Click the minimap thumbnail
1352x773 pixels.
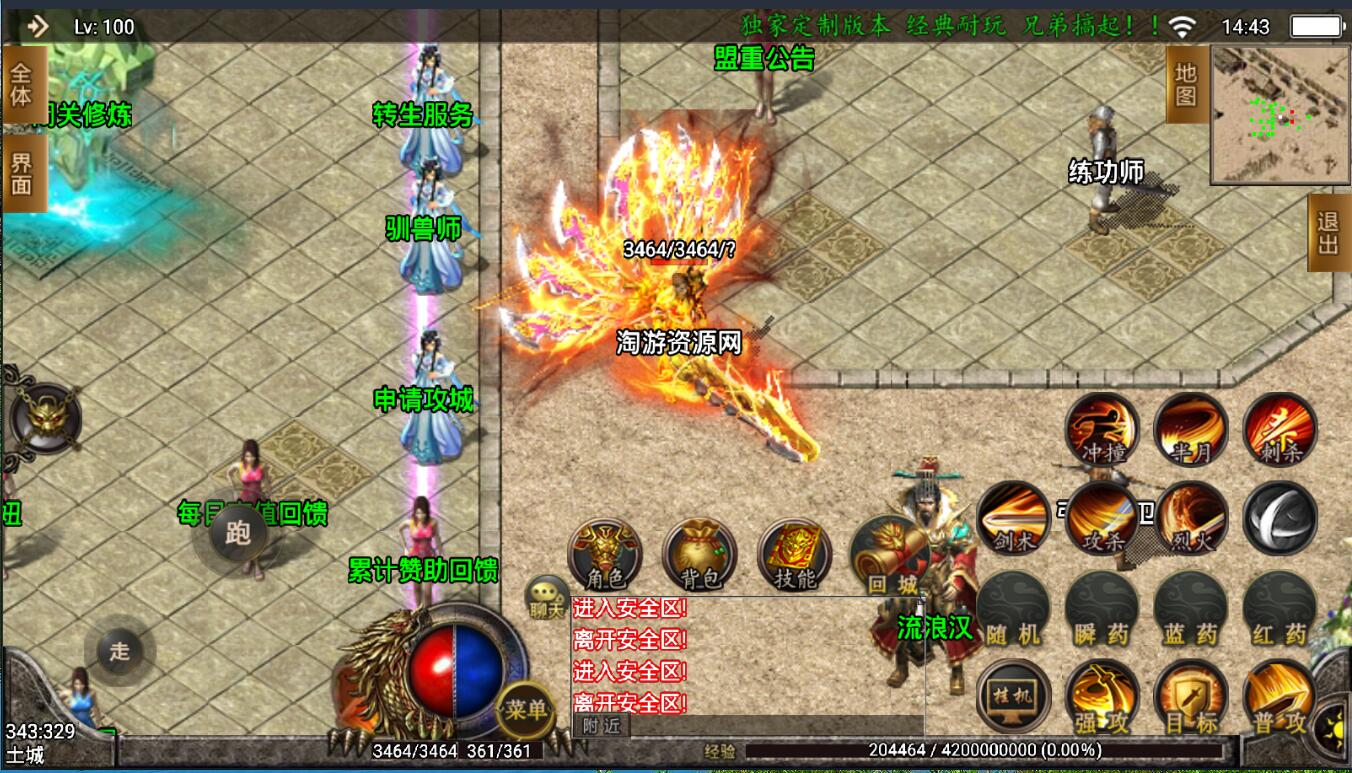click(1279, 115)
